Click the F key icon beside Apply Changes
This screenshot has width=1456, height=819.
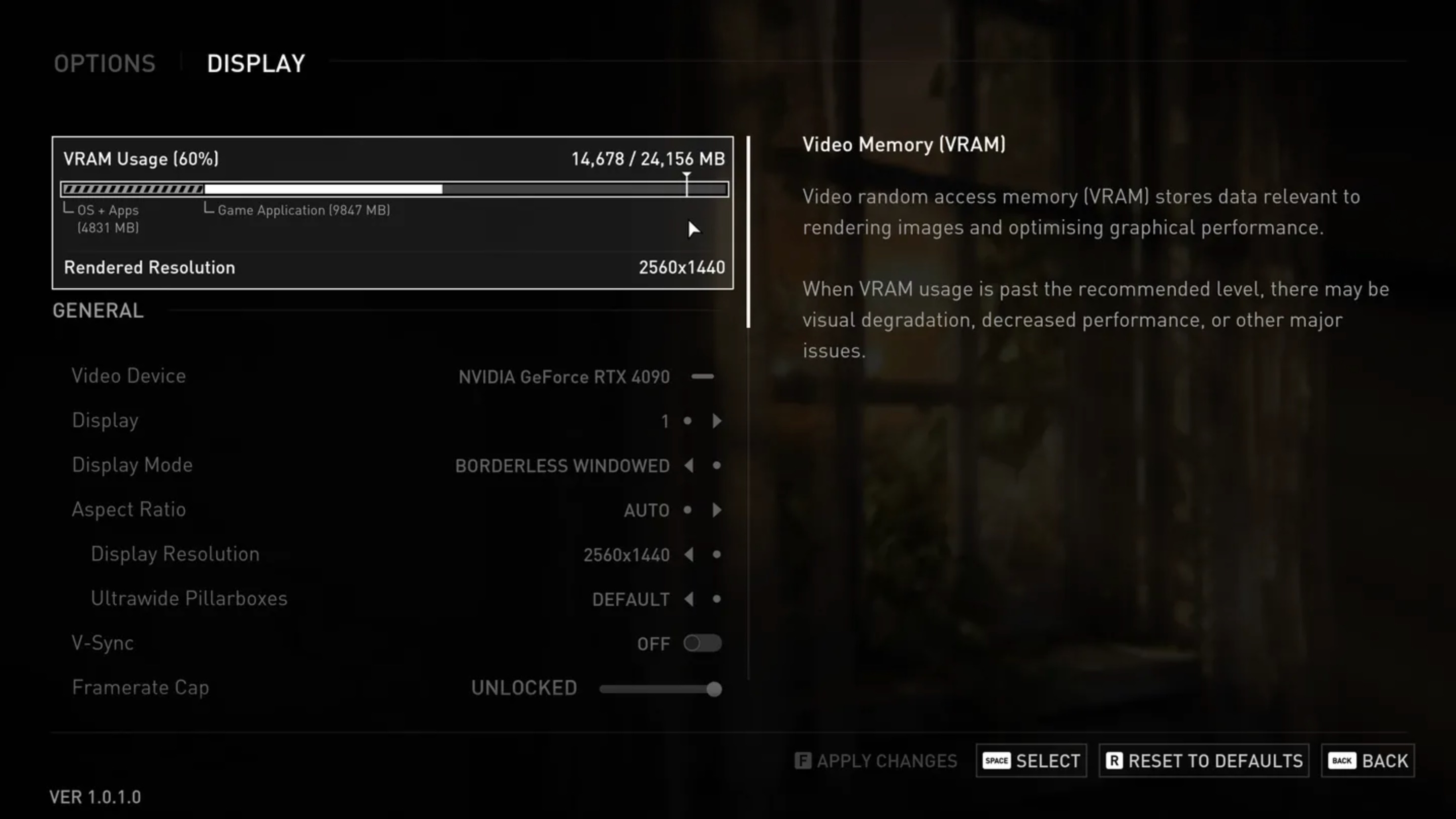(x=803, y=760)
